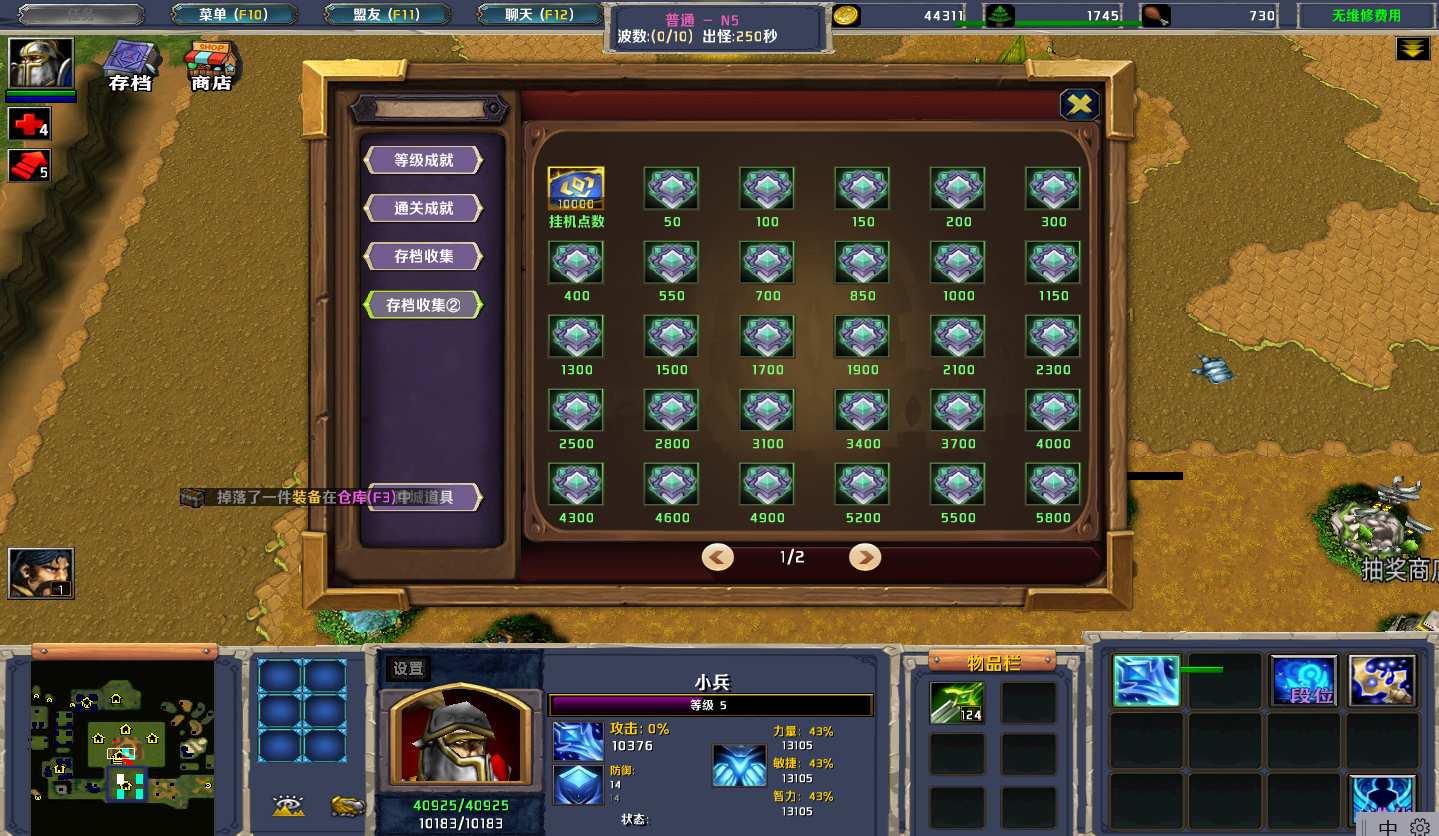Viewport: 1439px width, 836px height.
Task: Open the 商店 shop icon
Action: point(211,66)
